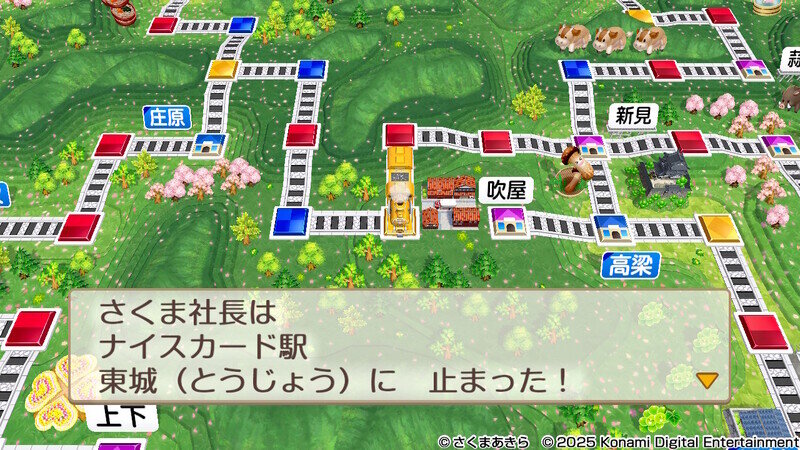Advance the さくま社長 message box
The image size is (800, 450).
398,346
